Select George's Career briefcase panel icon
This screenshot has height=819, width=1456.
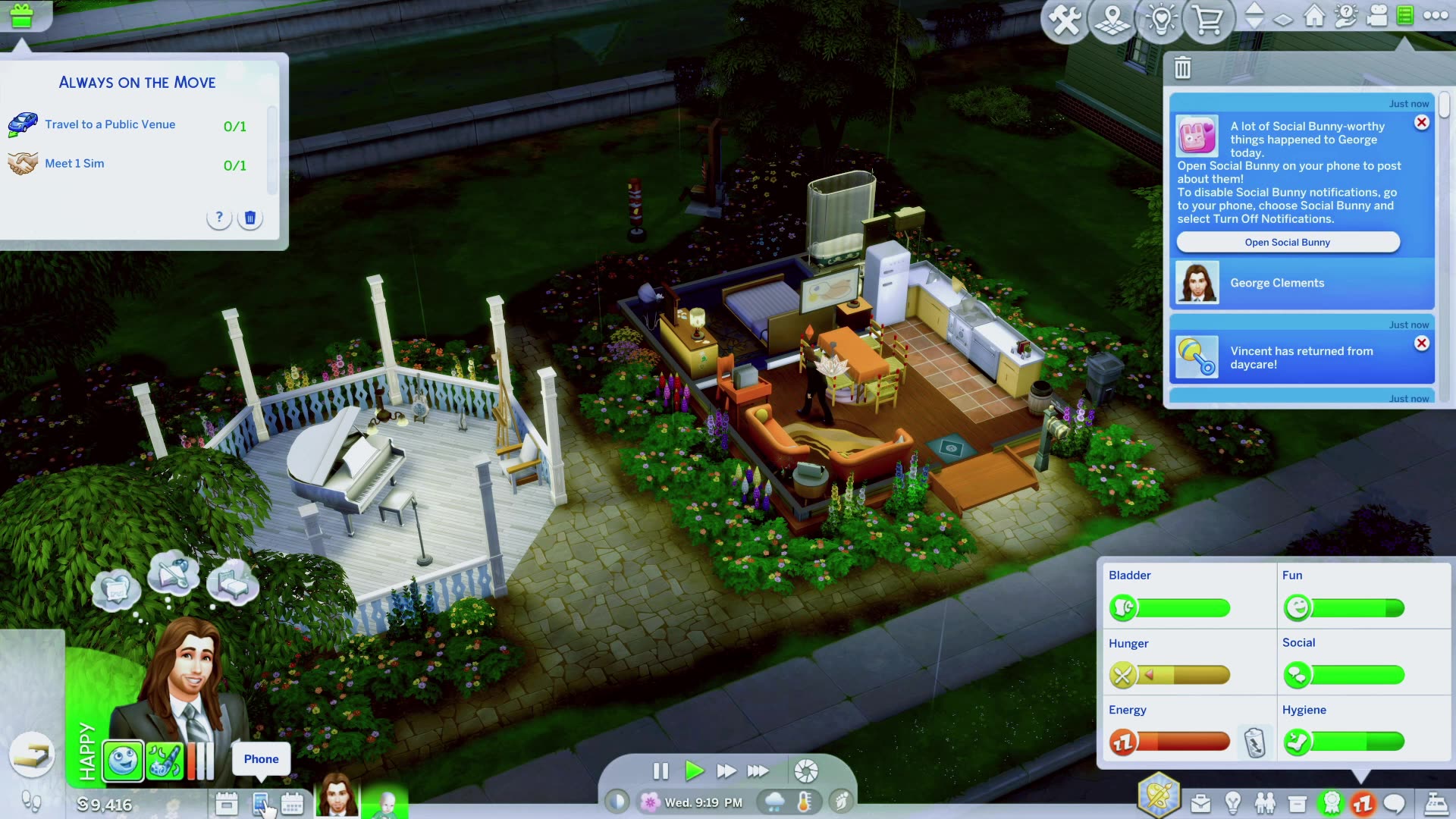click(x=1201, y=802)
